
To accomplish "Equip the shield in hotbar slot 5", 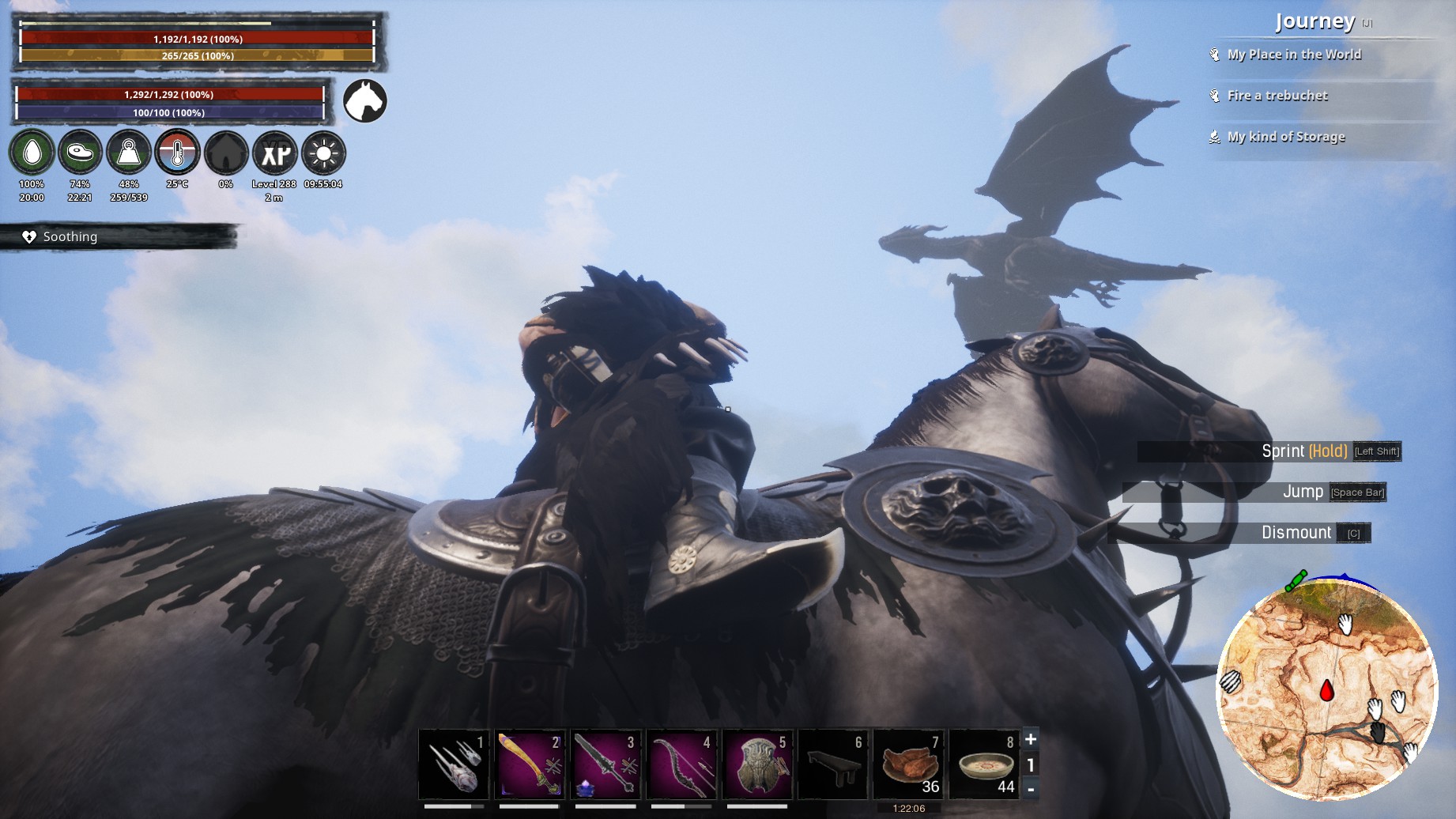I will (757, 764).
